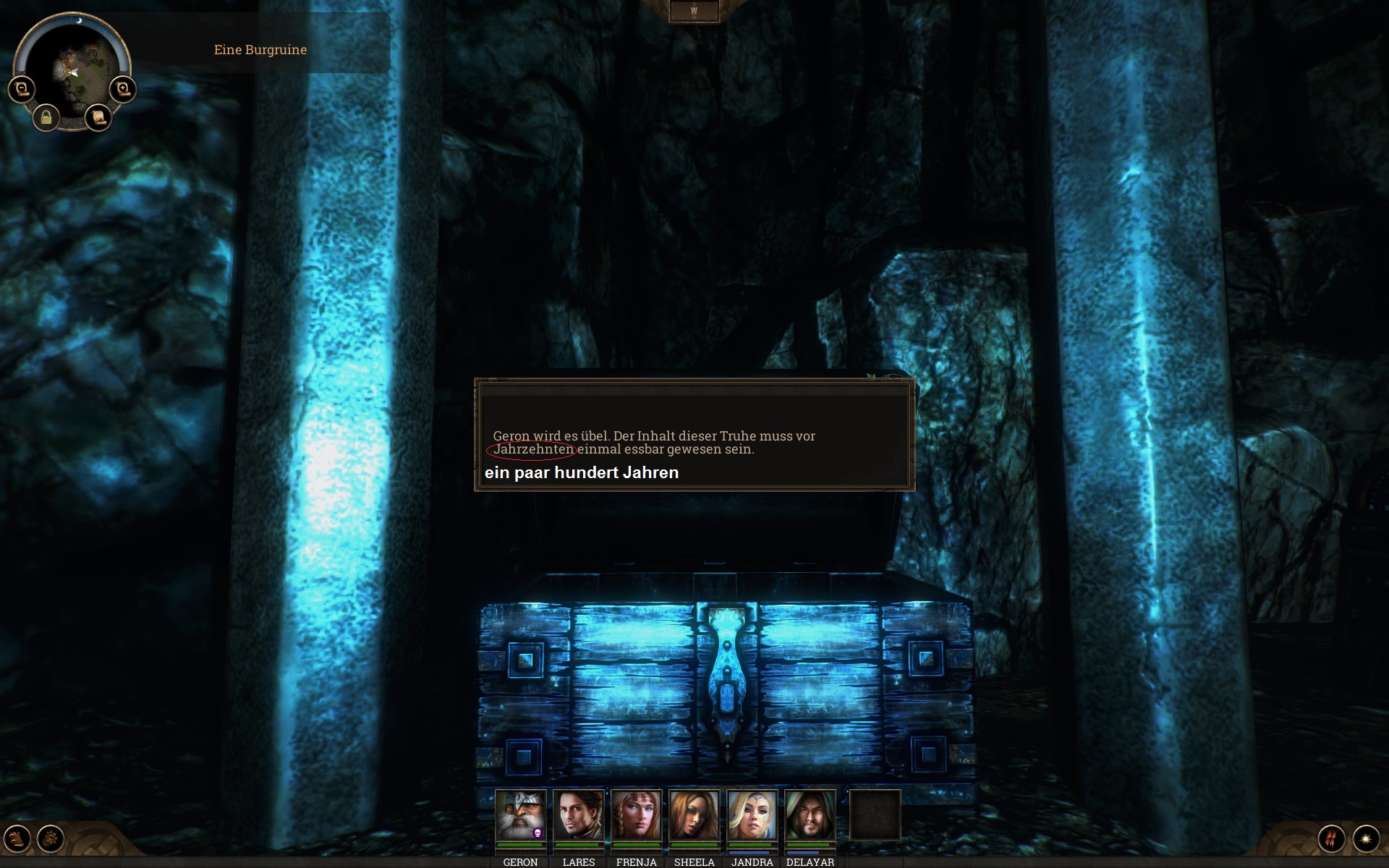Click the compass direction marker at top

point(694,11)
